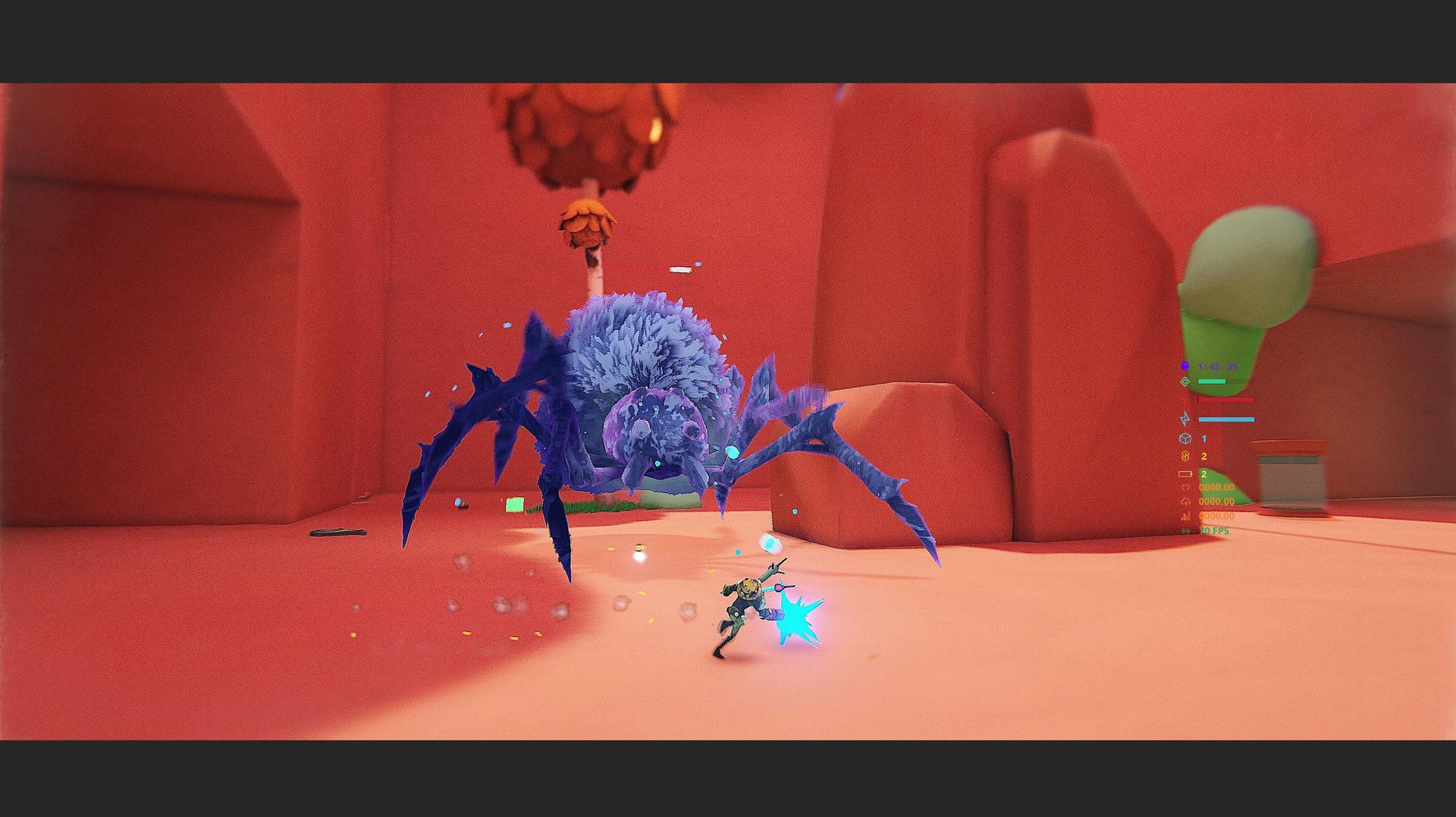Select the diamond status icon beside the green bar
The width and height of the screenshot is (1456, 817).
tap(1185, 380)
